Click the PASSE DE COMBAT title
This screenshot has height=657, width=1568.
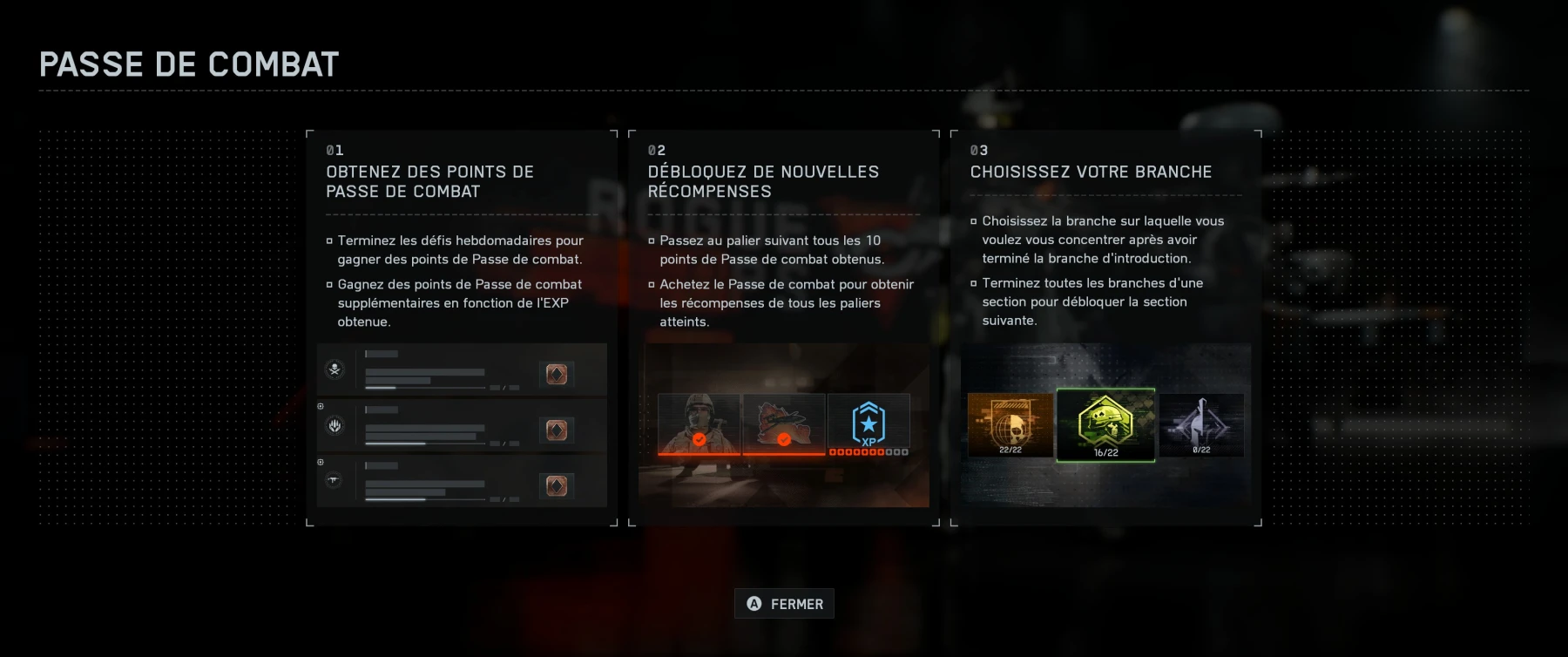click(x=189, y=63)
